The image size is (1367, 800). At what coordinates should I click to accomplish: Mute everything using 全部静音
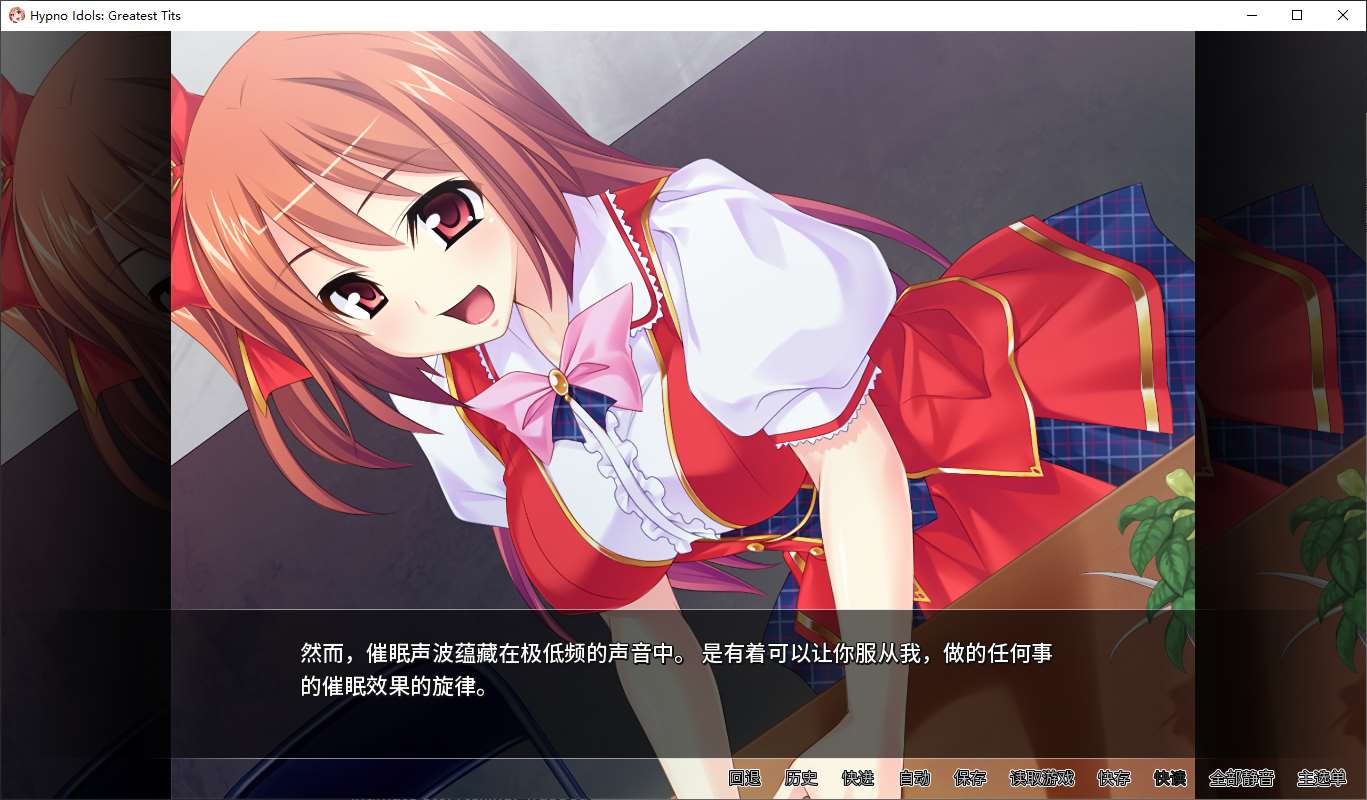point(1241,778)
